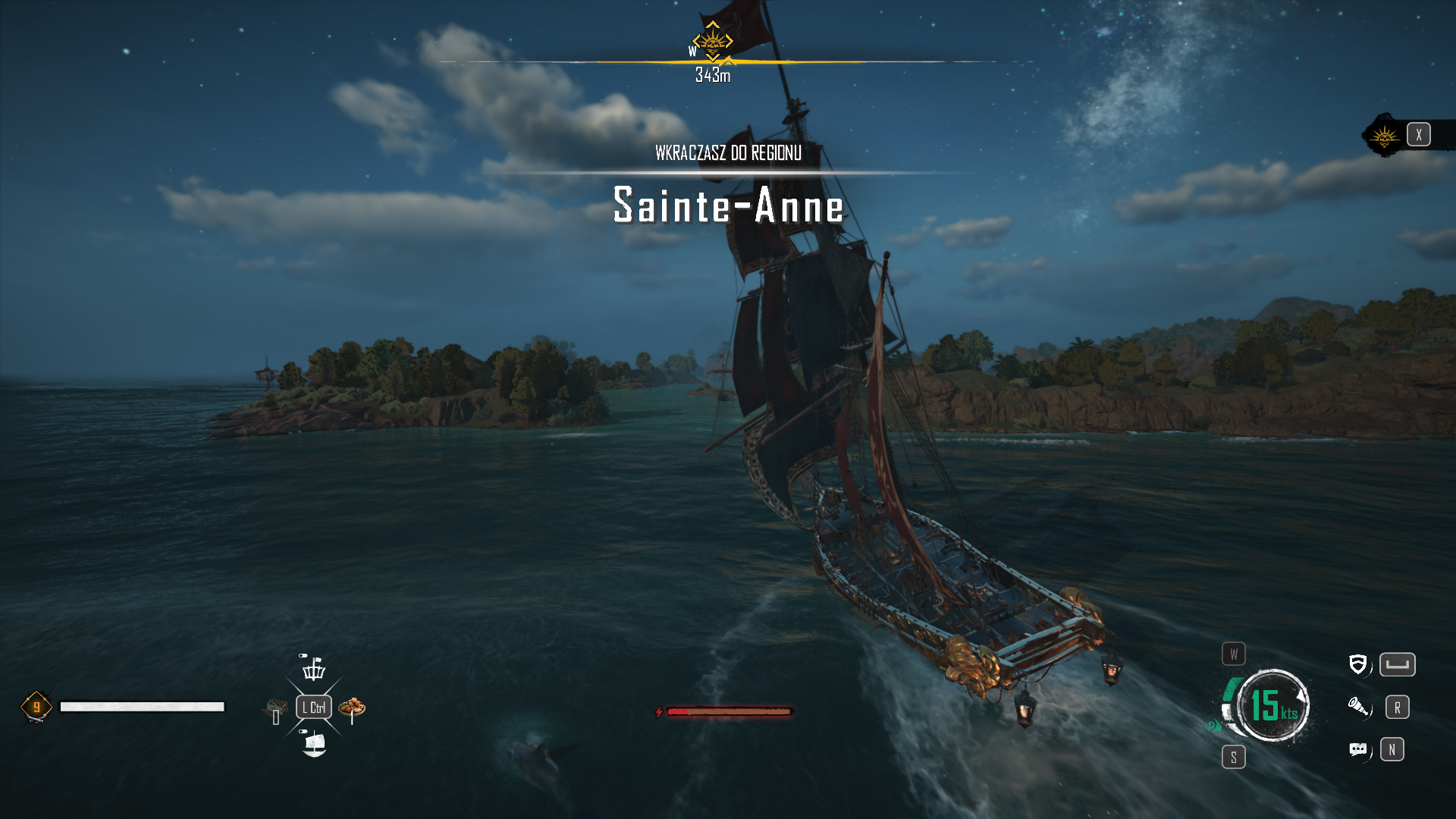The width and height of the screenshot is (1456, 819).
Task: Click the golden skull sun tracker icon
Action: (1385, 136)
